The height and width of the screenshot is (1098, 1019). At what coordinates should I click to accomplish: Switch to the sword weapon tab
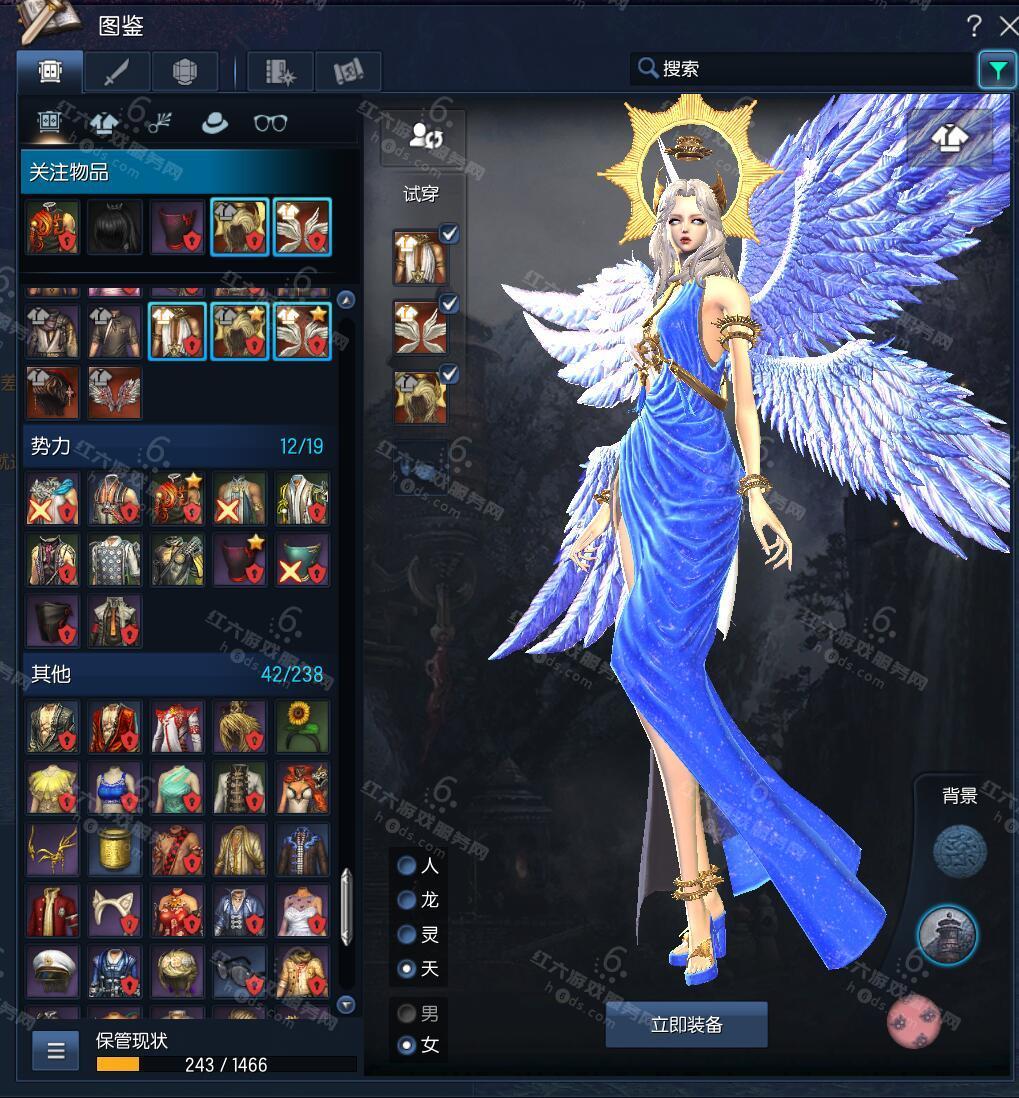click(x=117, y=71)
